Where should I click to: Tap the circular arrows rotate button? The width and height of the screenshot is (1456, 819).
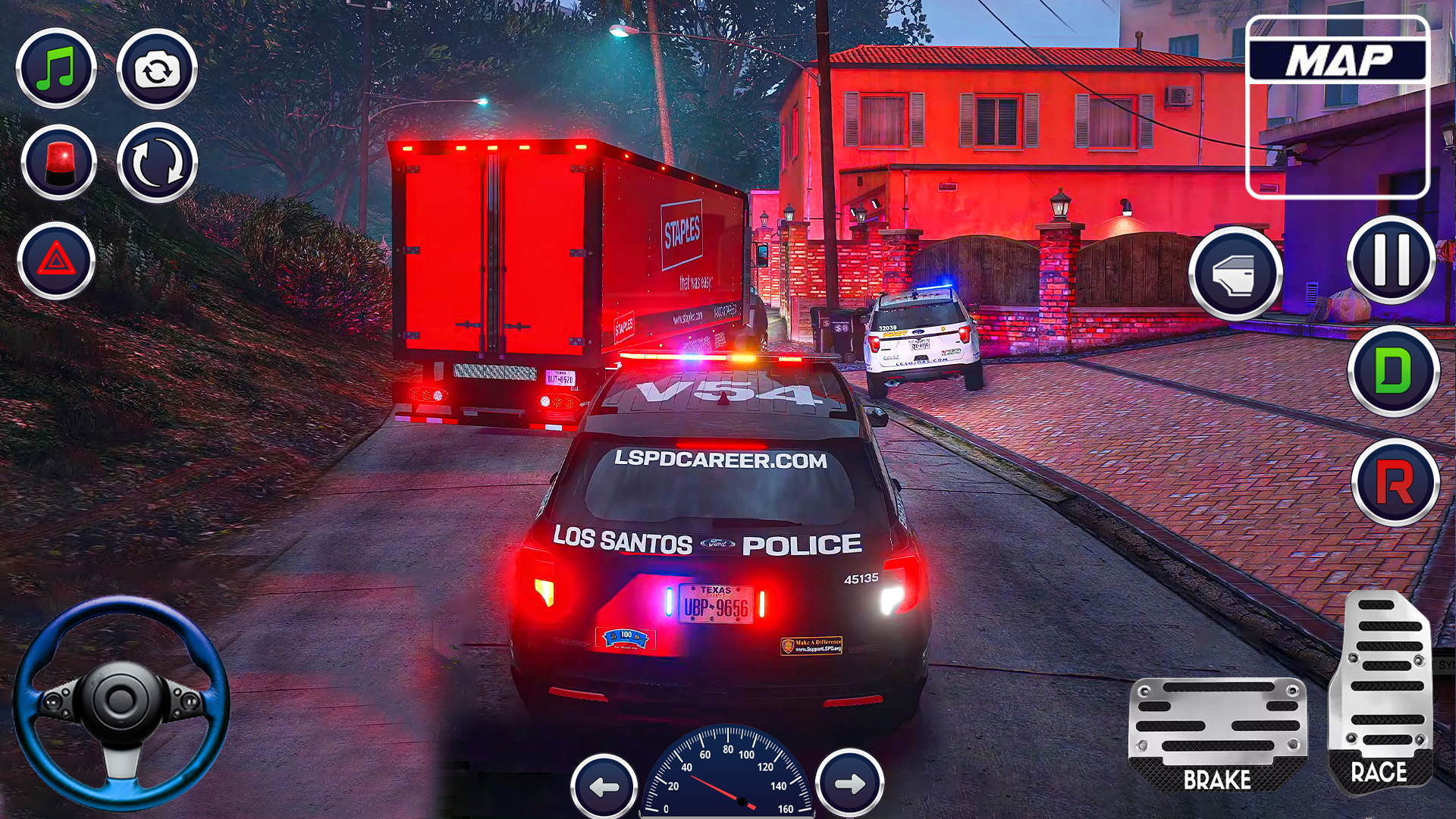click(x=157, y=163)
